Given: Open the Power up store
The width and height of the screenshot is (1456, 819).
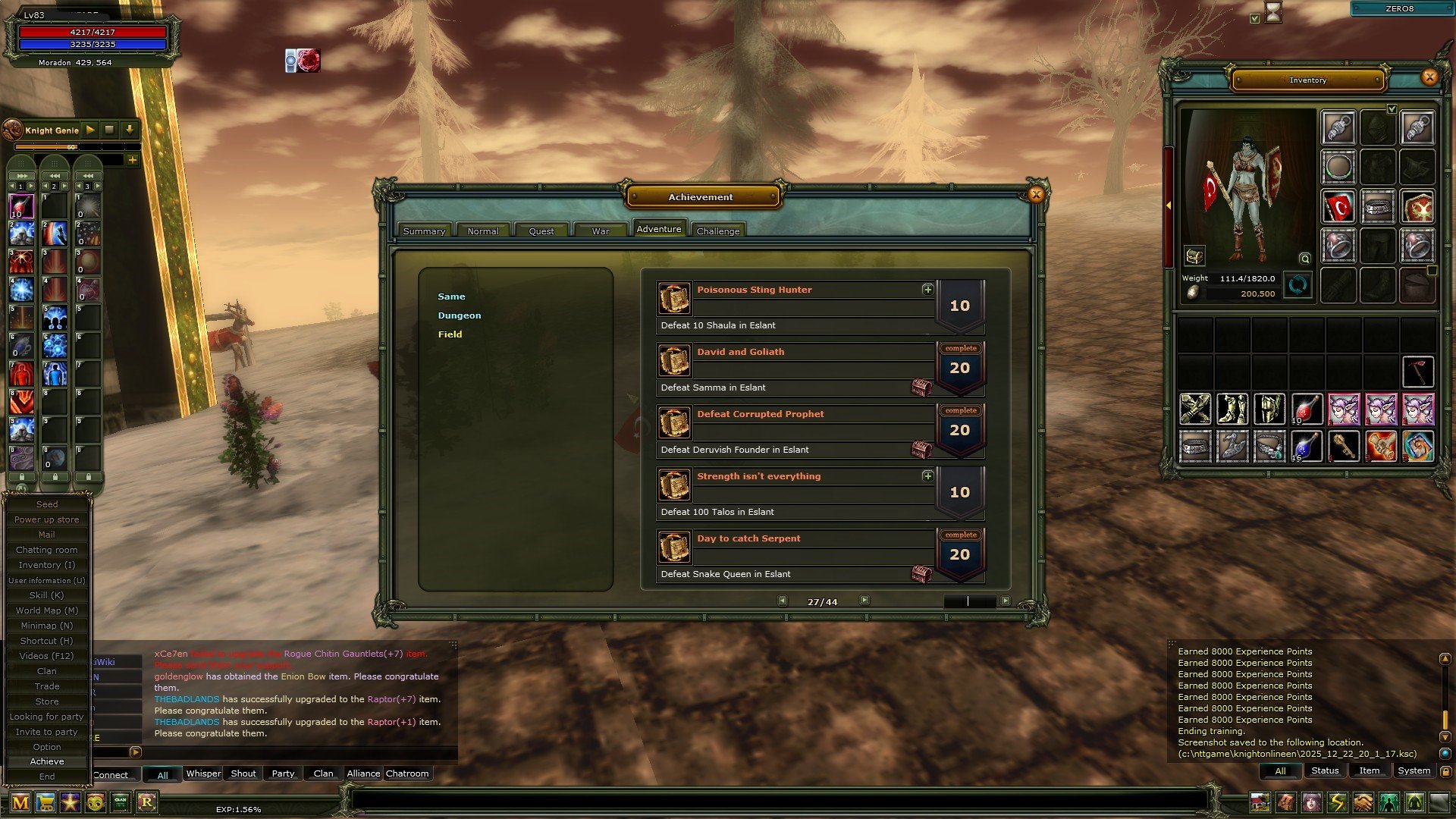Looking at the screenshot, I should tap(47, 519).
